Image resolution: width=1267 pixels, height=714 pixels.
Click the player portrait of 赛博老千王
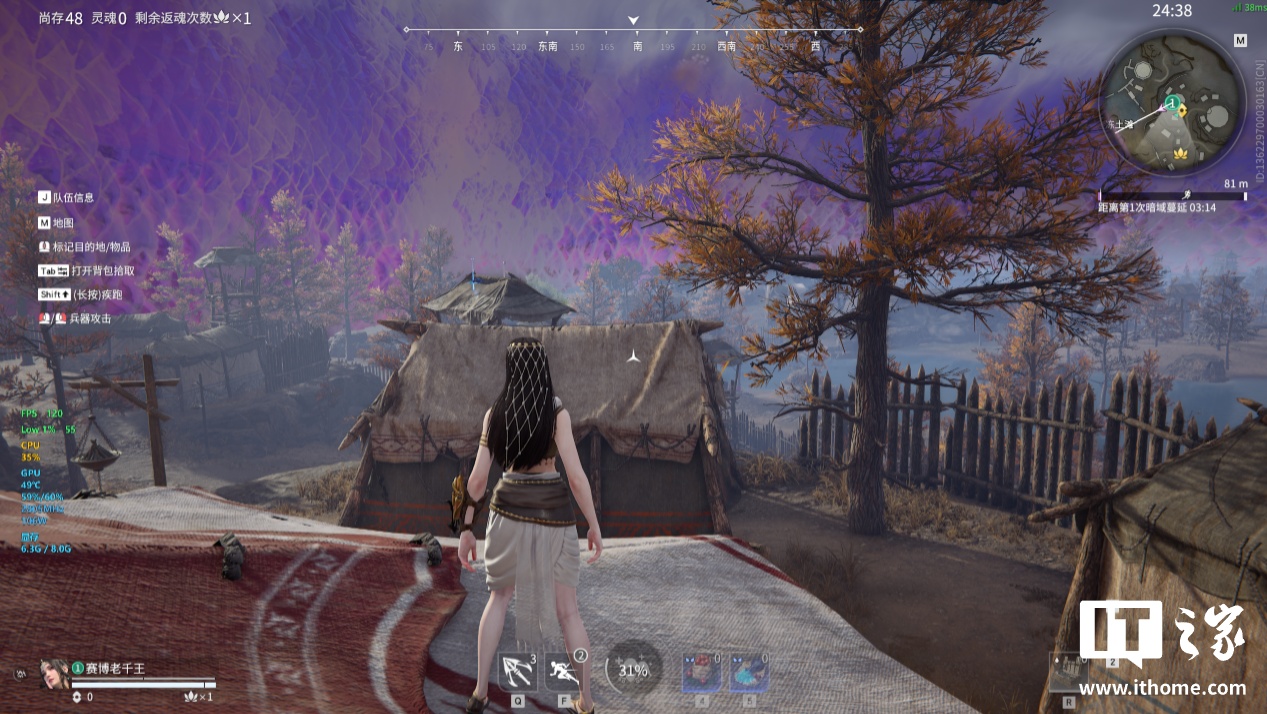(53, 673)
